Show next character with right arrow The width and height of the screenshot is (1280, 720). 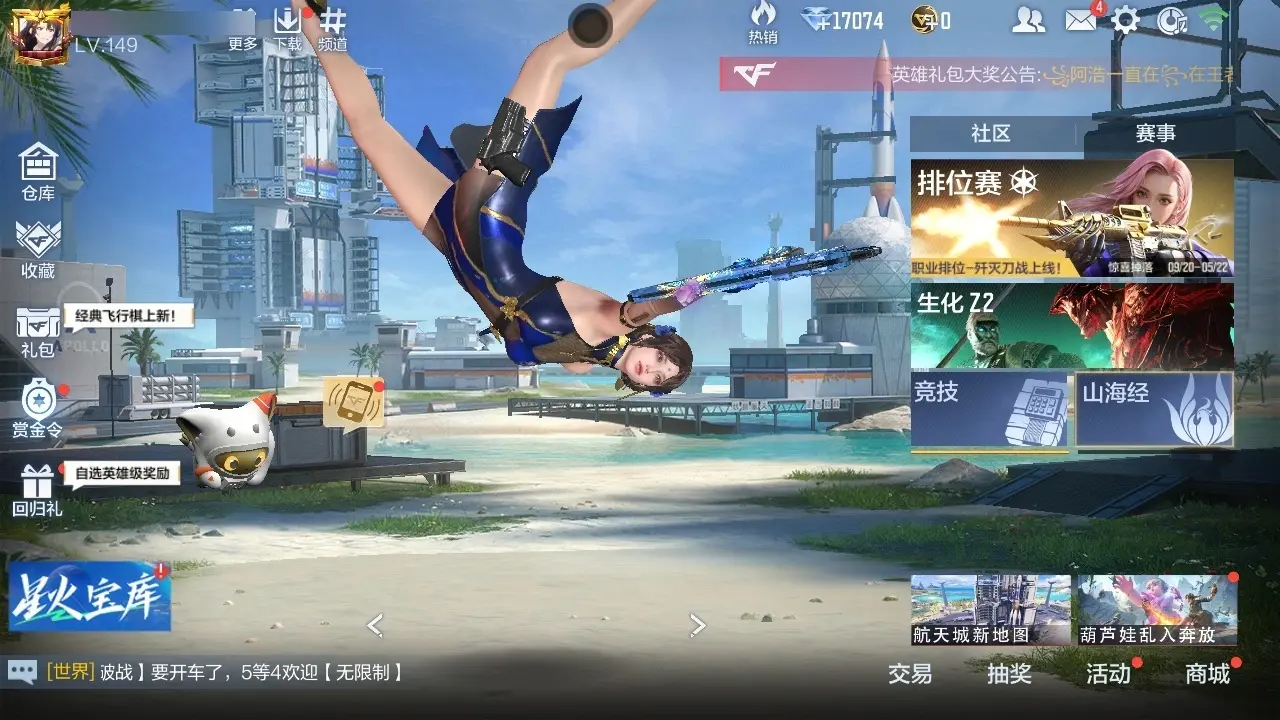pyautogui.click(x=697, y=626)
